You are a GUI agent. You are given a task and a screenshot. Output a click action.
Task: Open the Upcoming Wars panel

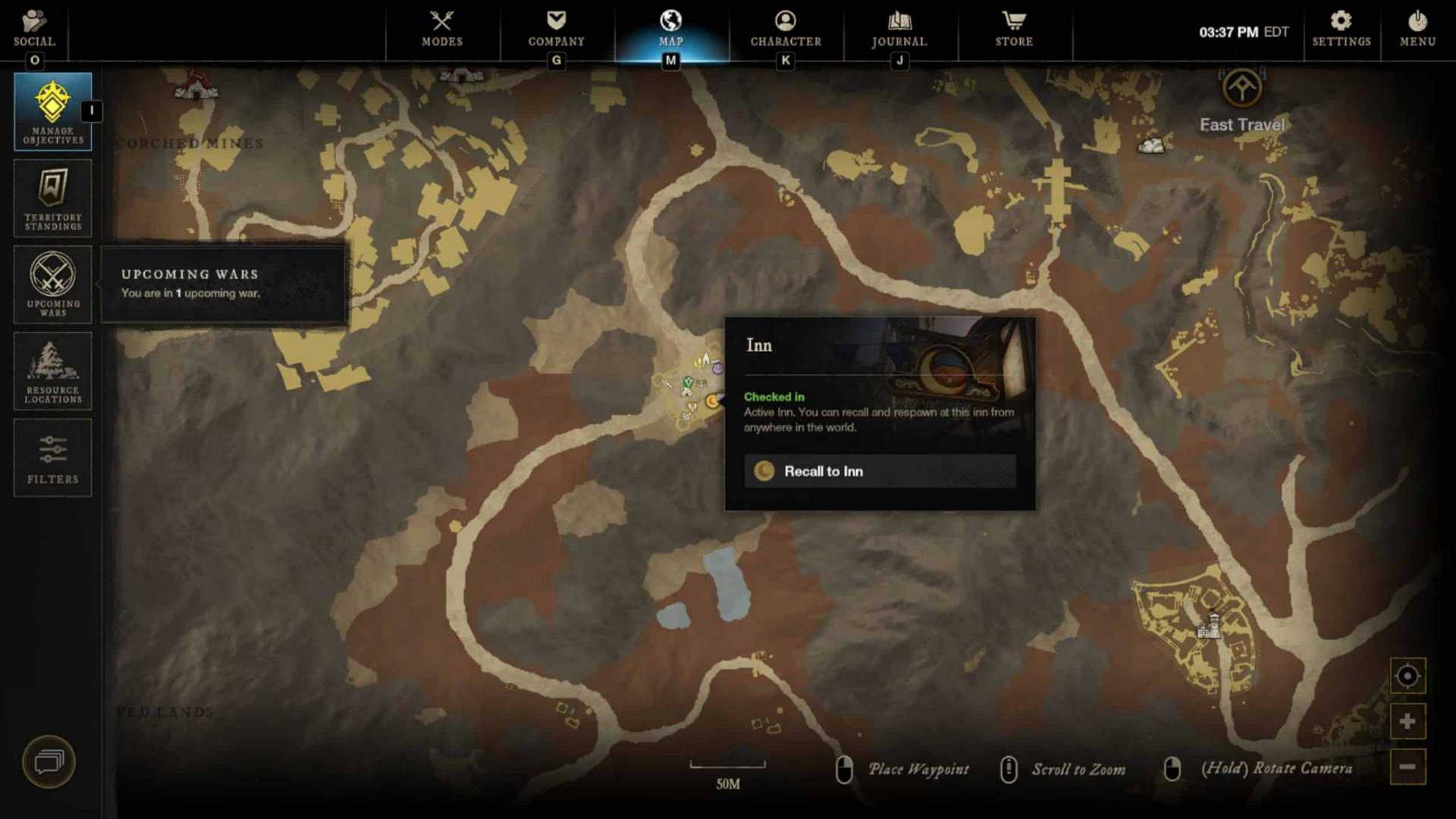[52, 284]
